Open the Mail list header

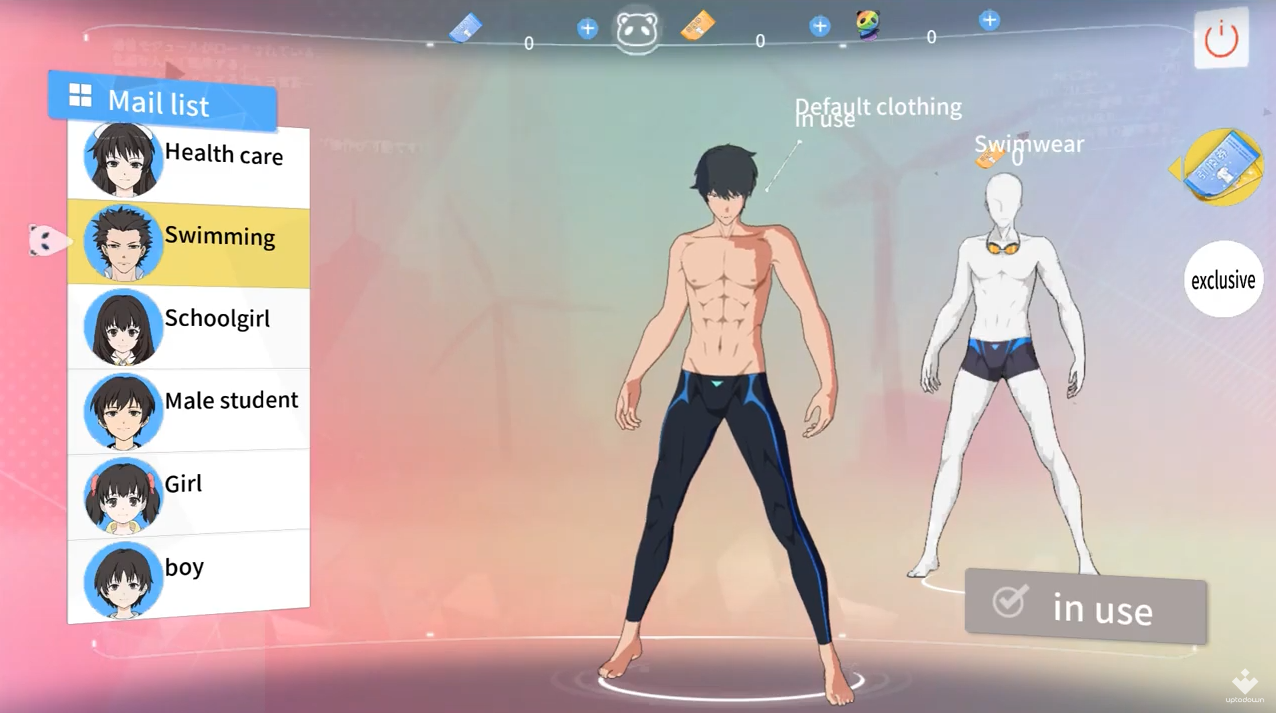point(161,102)
